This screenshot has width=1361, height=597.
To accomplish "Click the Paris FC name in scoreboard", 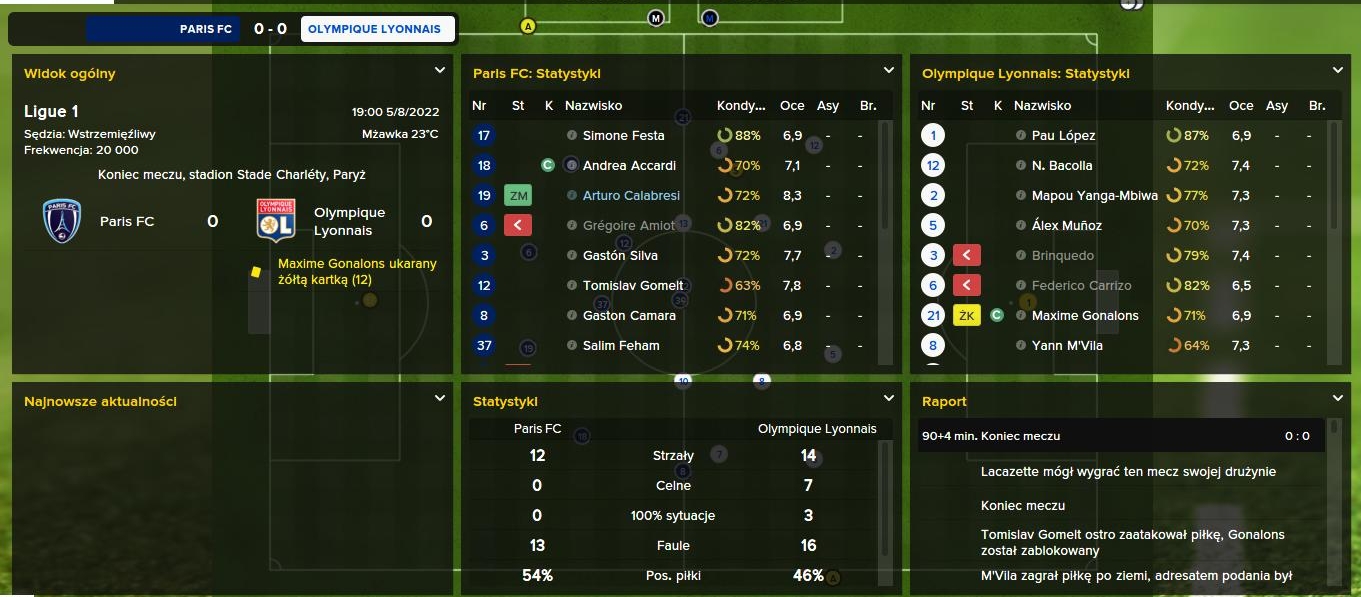I will click(x=205, y=29).
